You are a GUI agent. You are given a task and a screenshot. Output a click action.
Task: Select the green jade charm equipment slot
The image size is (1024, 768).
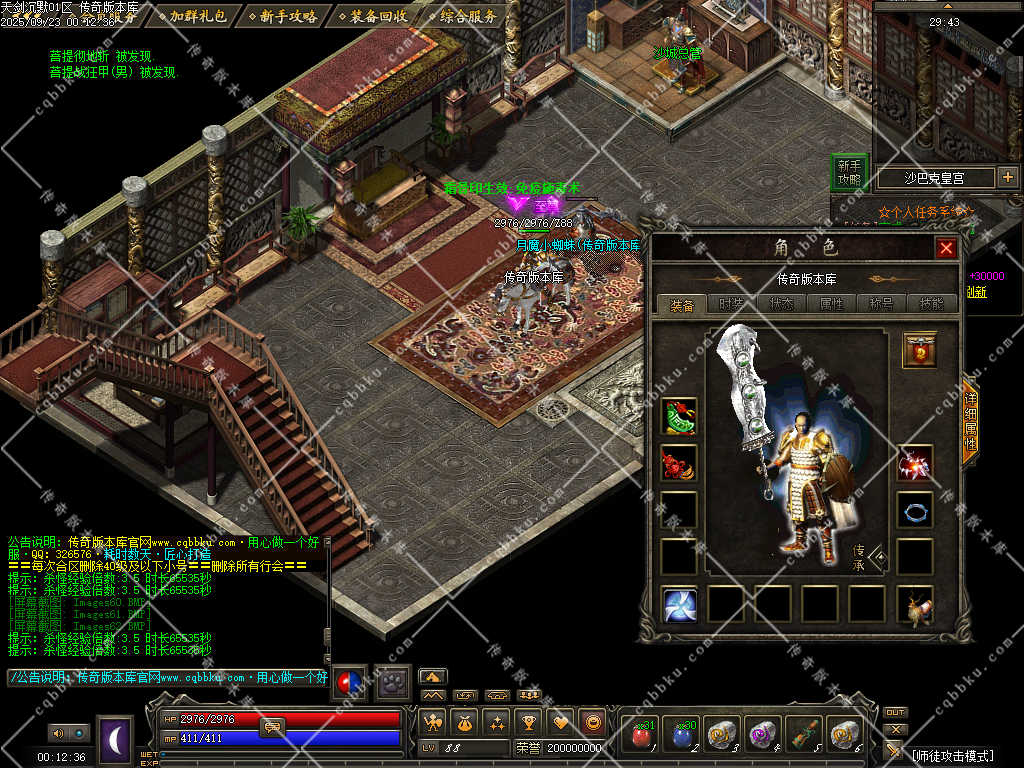point(679,416)
